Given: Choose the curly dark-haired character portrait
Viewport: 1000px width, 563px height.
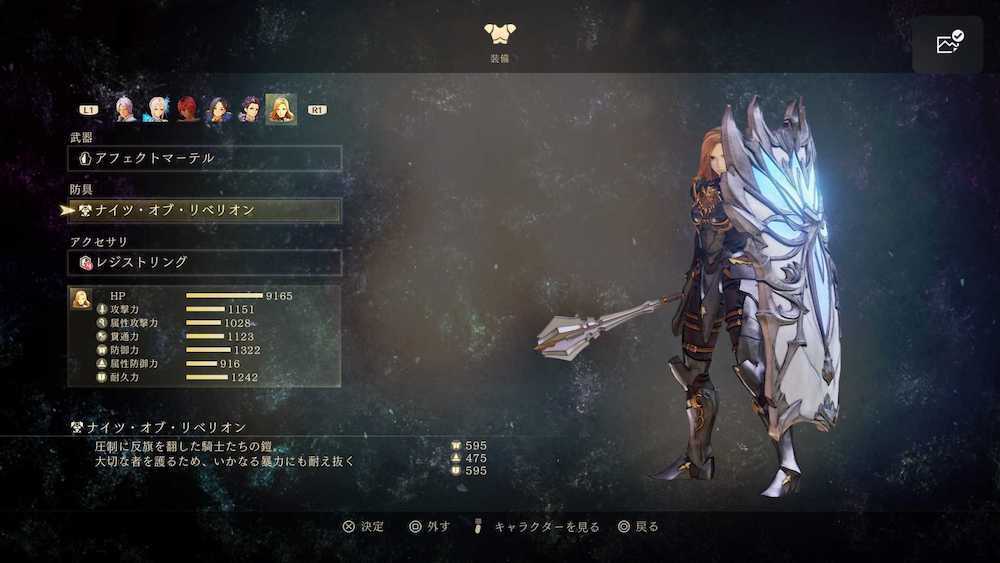Looking at the screenshot, I should [x=249, y=109].
